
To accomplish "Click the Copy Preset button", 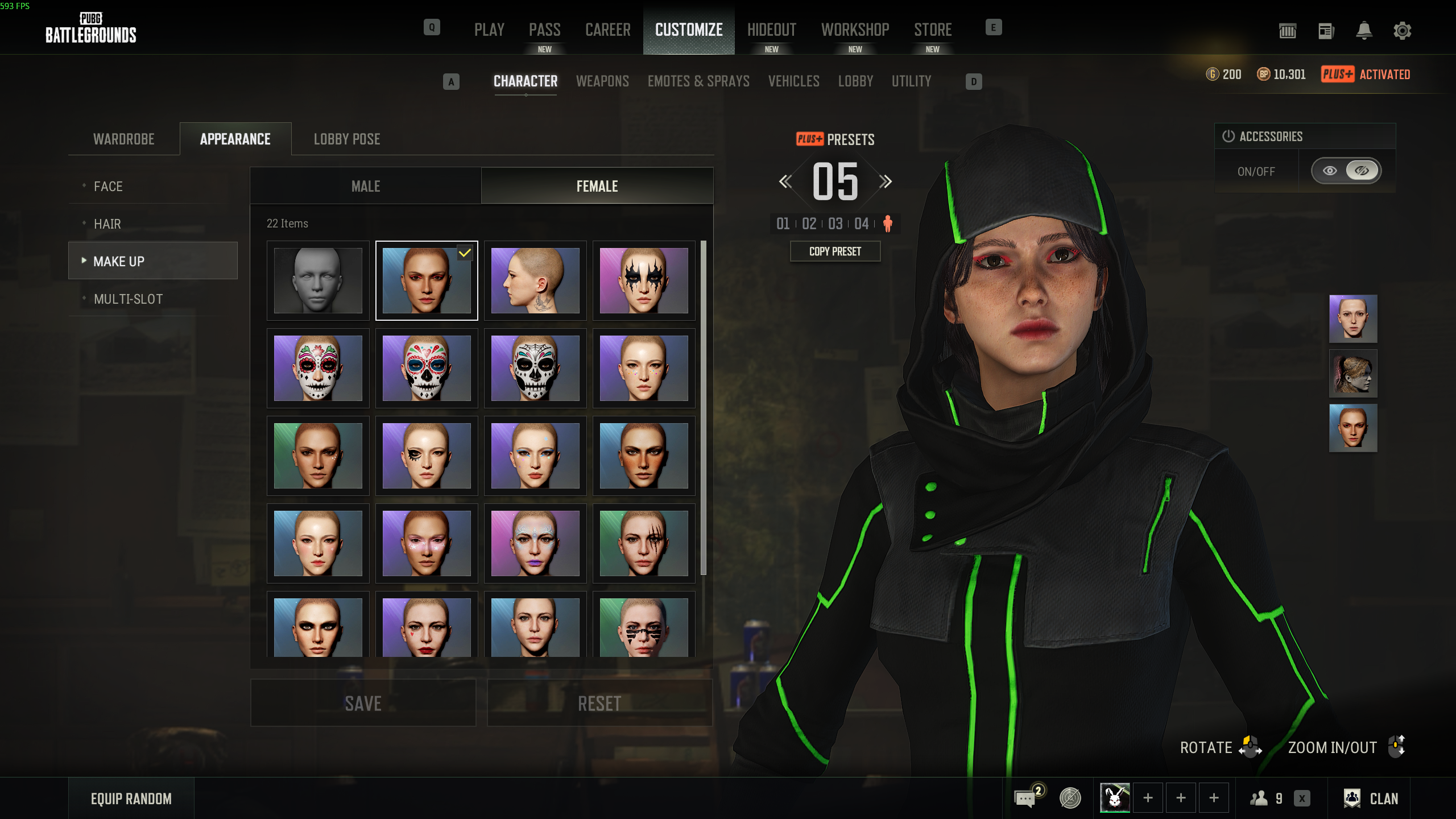I will pyautogui.click(x=835, y=251).
